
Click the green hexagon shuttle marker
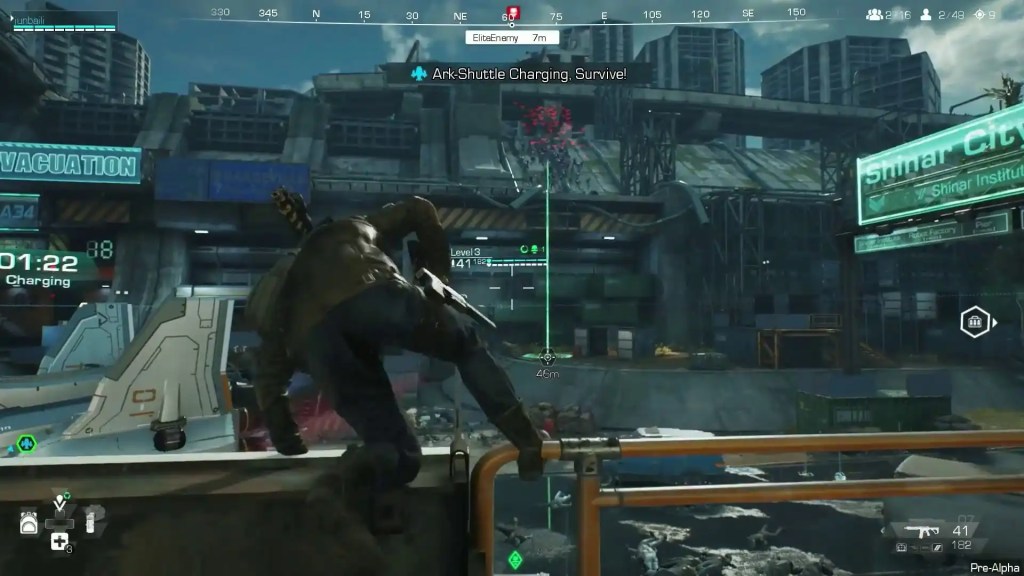(26, 443)
